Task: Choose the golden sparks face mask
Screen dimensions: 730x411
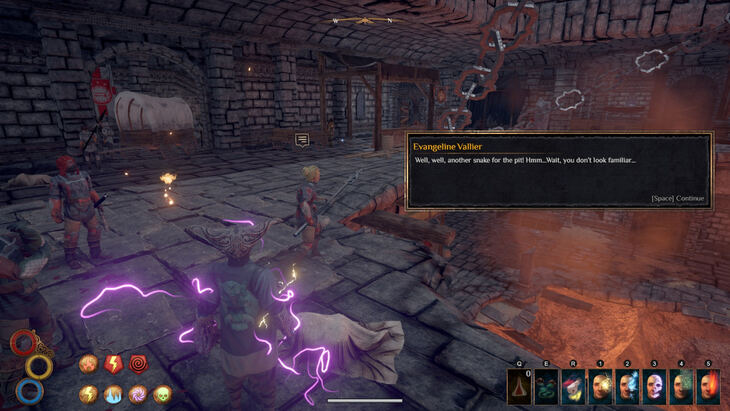Action: pos(600,387)
